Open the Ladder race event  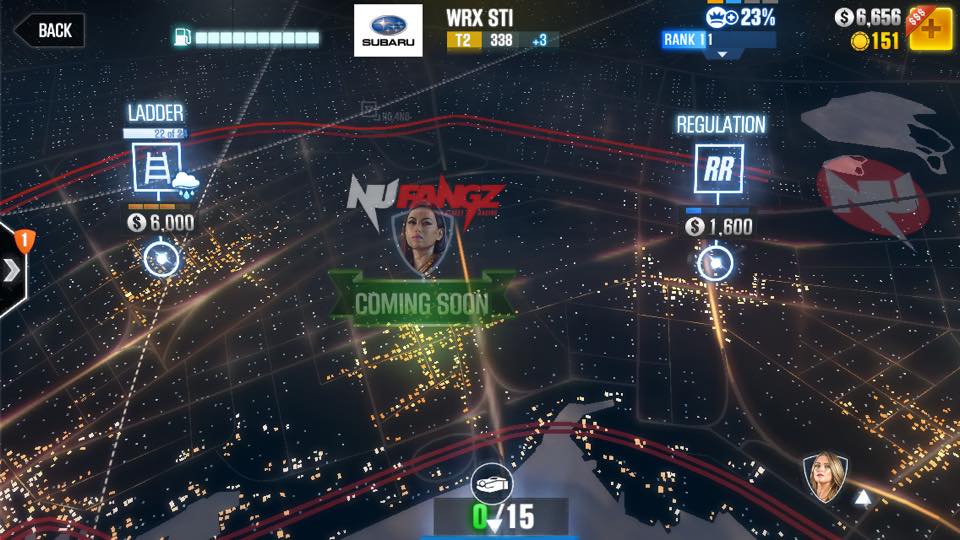pyautogui.click(x=158, y=168)
